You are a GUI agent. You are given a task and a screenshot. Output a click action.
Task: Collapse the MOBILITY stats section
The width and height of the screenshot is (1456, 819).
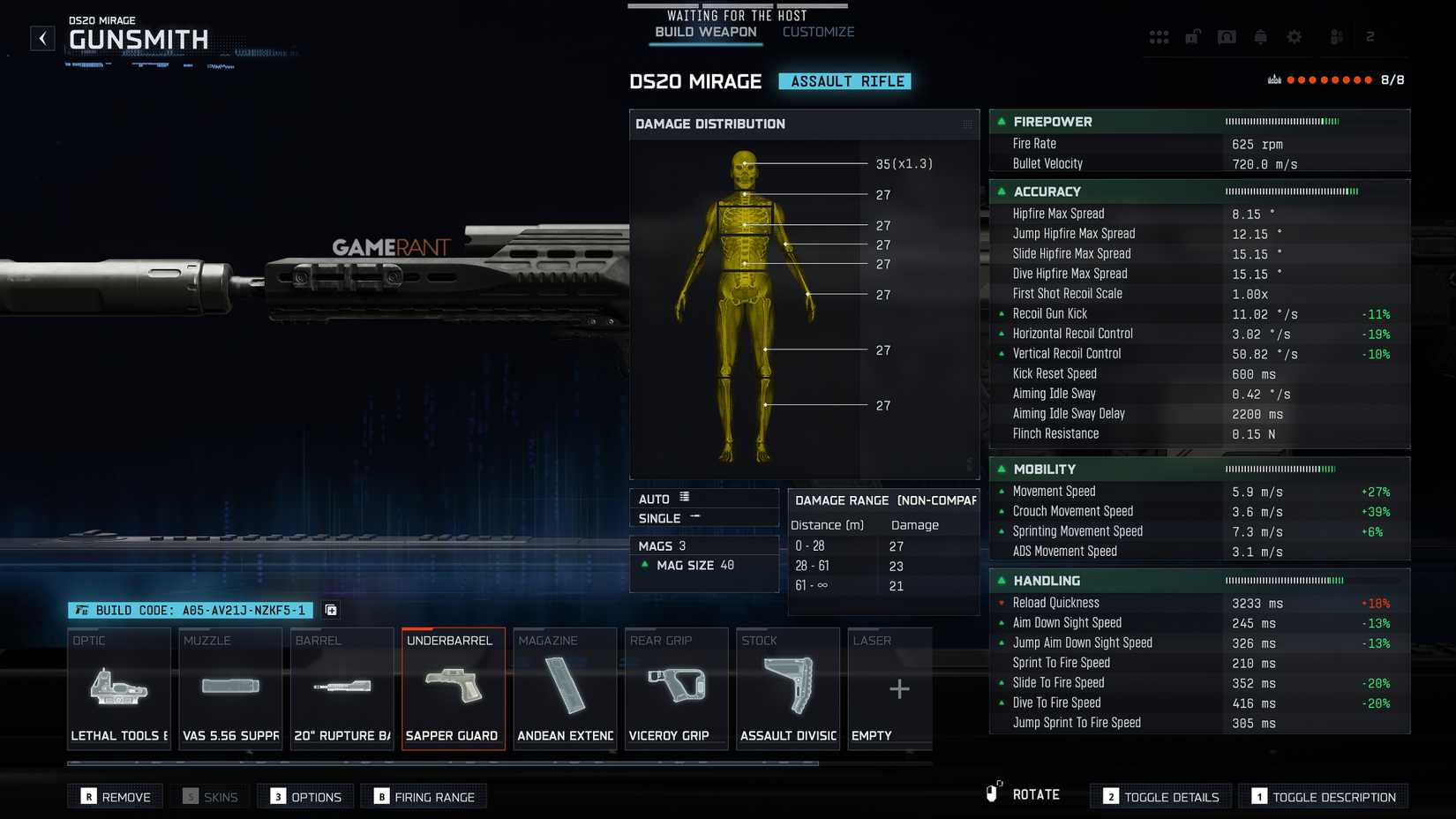tap(1001, 469)
